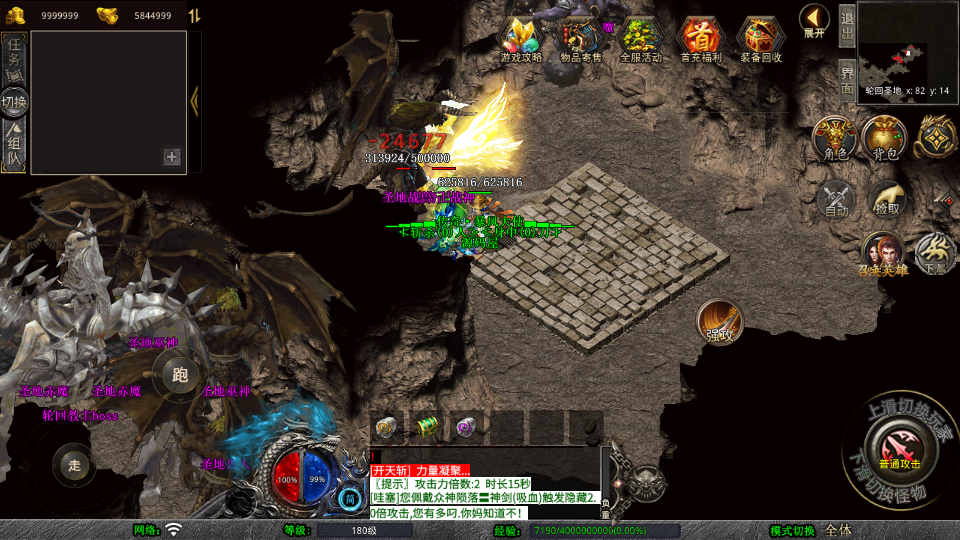The image size is (960, 540).
Task: Tap the 拾取 pickup button
Action: point(886,198)
